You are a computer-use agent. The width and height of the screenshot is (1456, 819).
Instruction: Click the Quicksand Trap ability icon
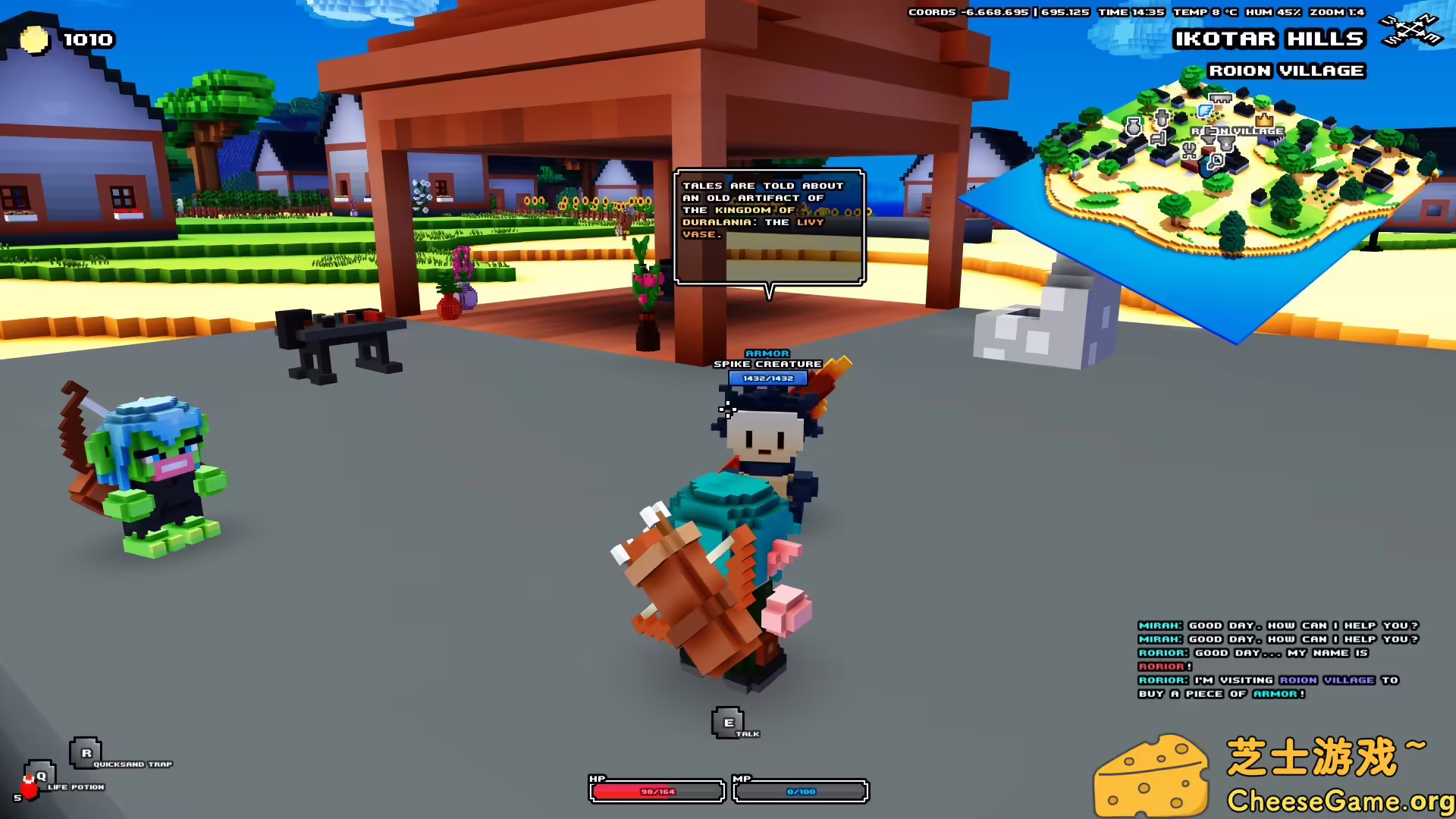[x=86, y=753]
